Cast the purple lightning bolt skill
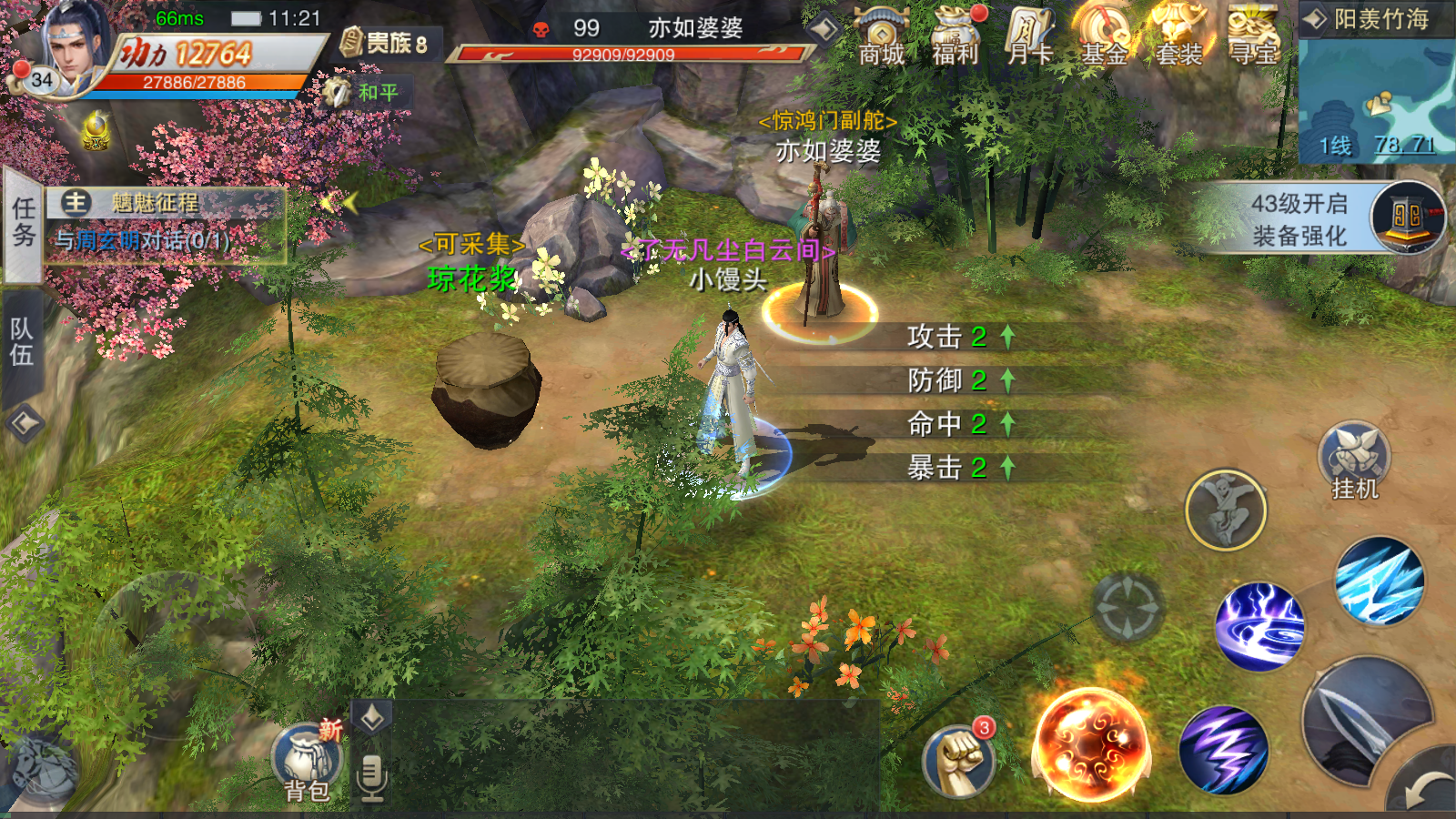 [x=1223, y=750]
